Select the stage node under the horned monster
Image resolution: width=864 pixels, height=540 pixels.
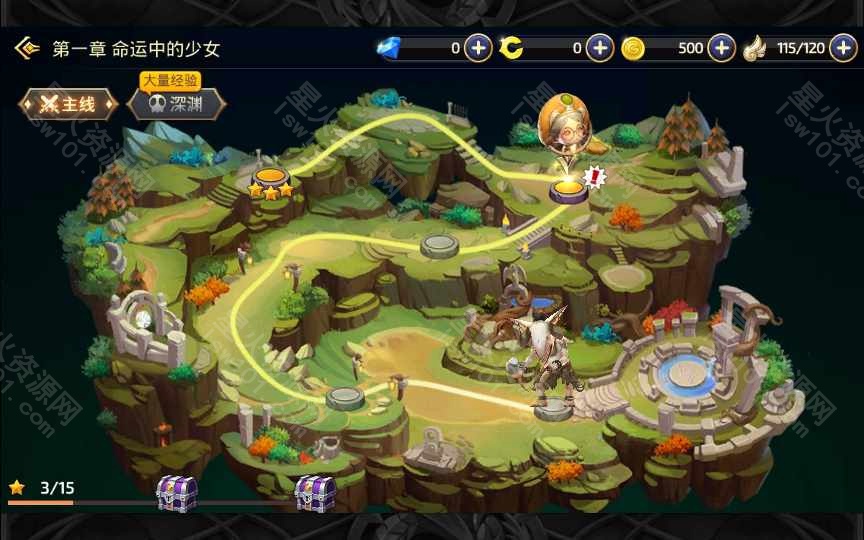pyautogui.click(x=552, y=408)
